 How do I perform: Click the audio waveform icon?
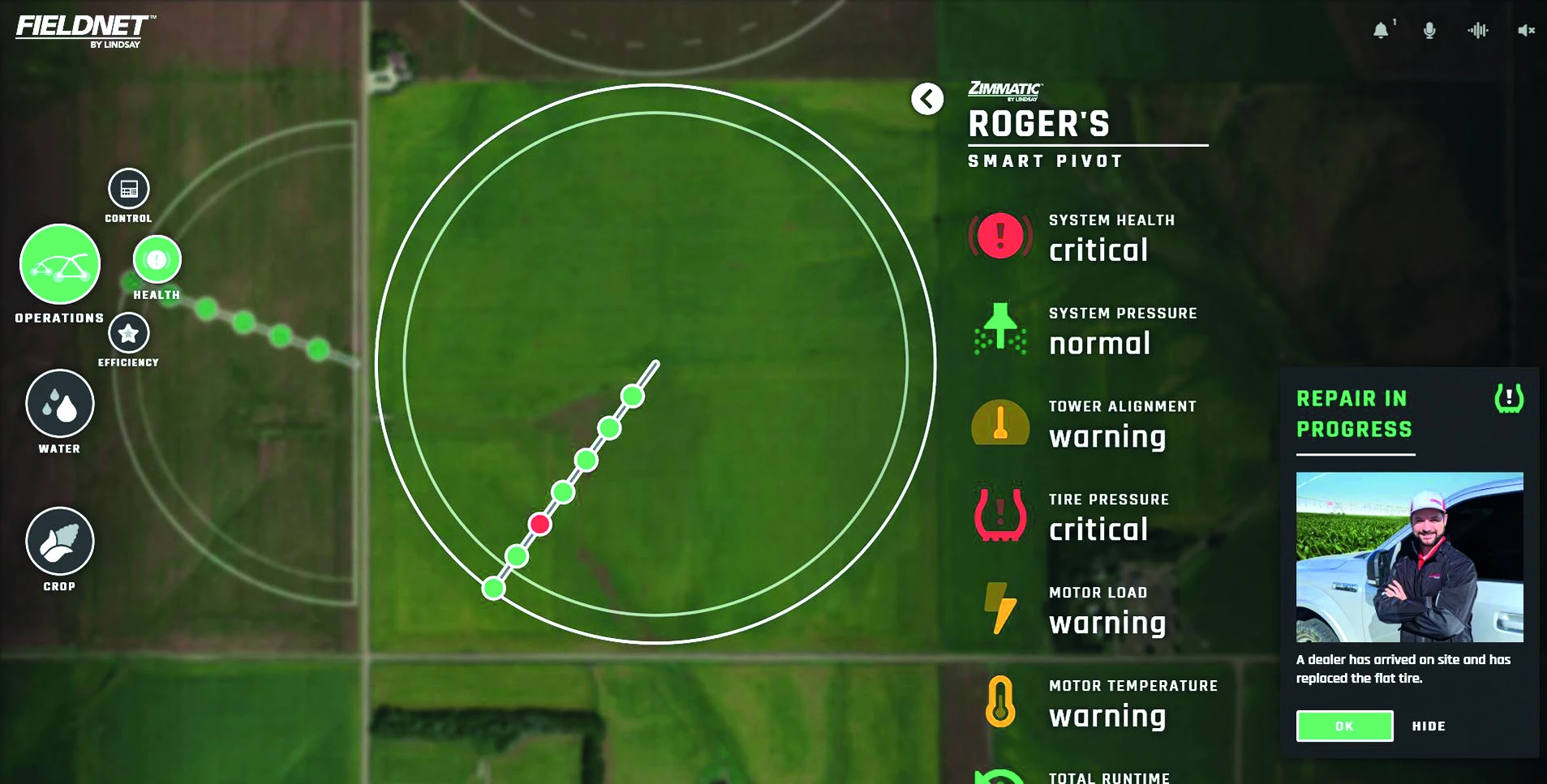[1478, 31]
